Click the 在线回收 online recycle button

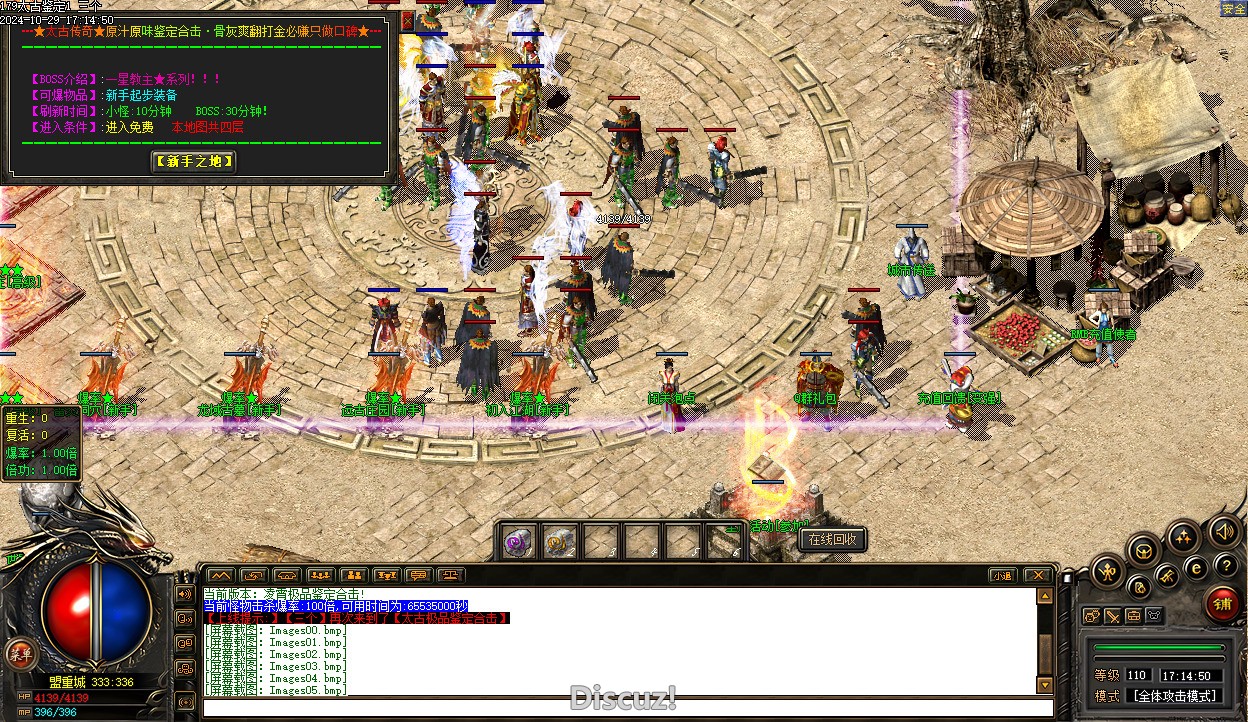click(832, 540)
